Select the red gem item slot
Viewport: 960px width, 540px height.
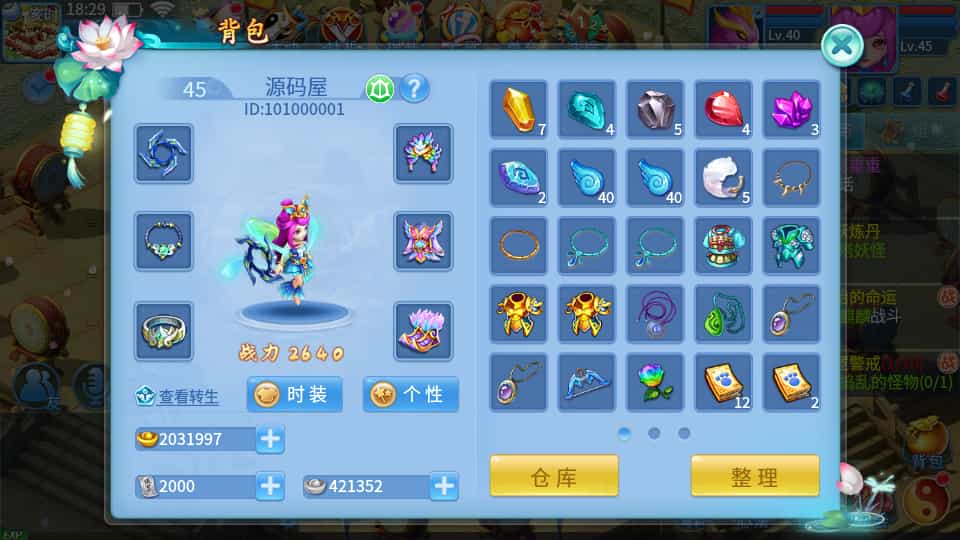click(723, 109)
